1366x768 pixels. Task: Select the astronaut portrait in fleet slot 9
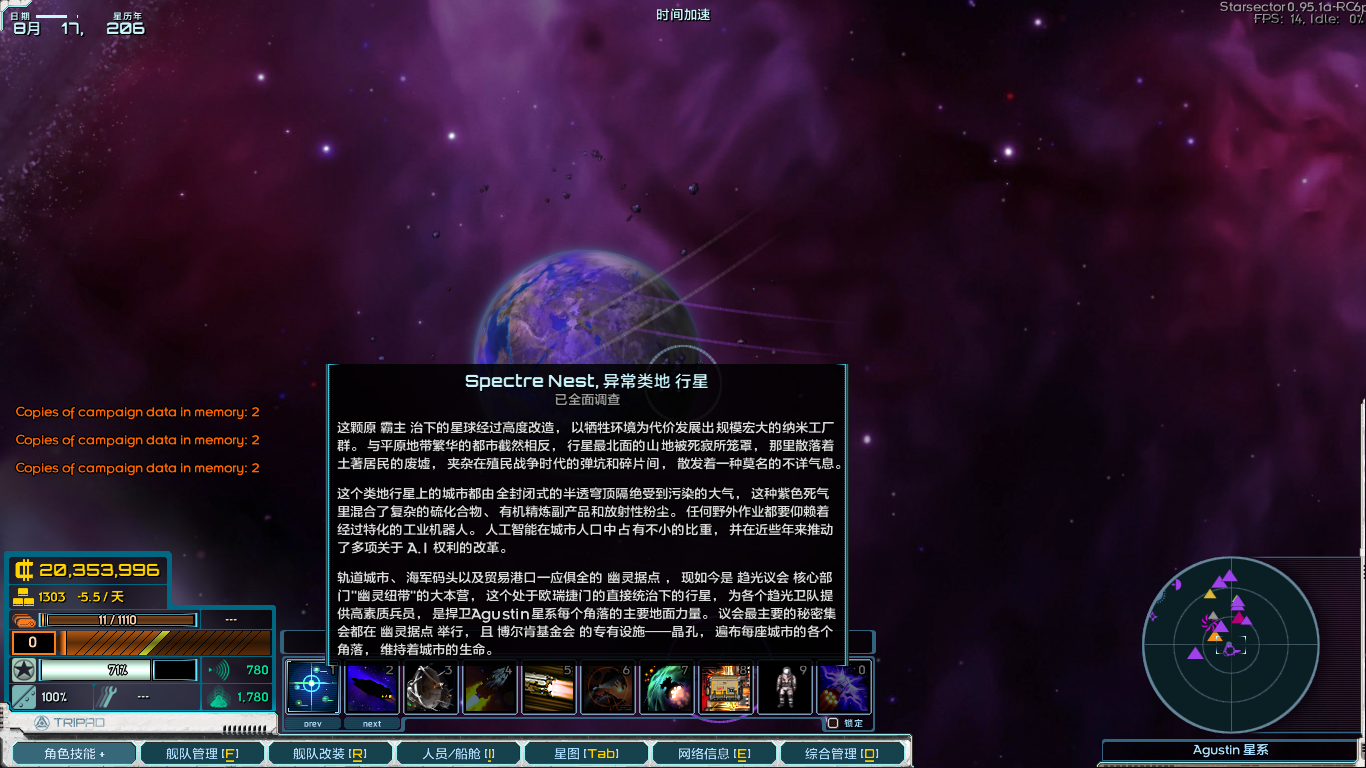786,687
